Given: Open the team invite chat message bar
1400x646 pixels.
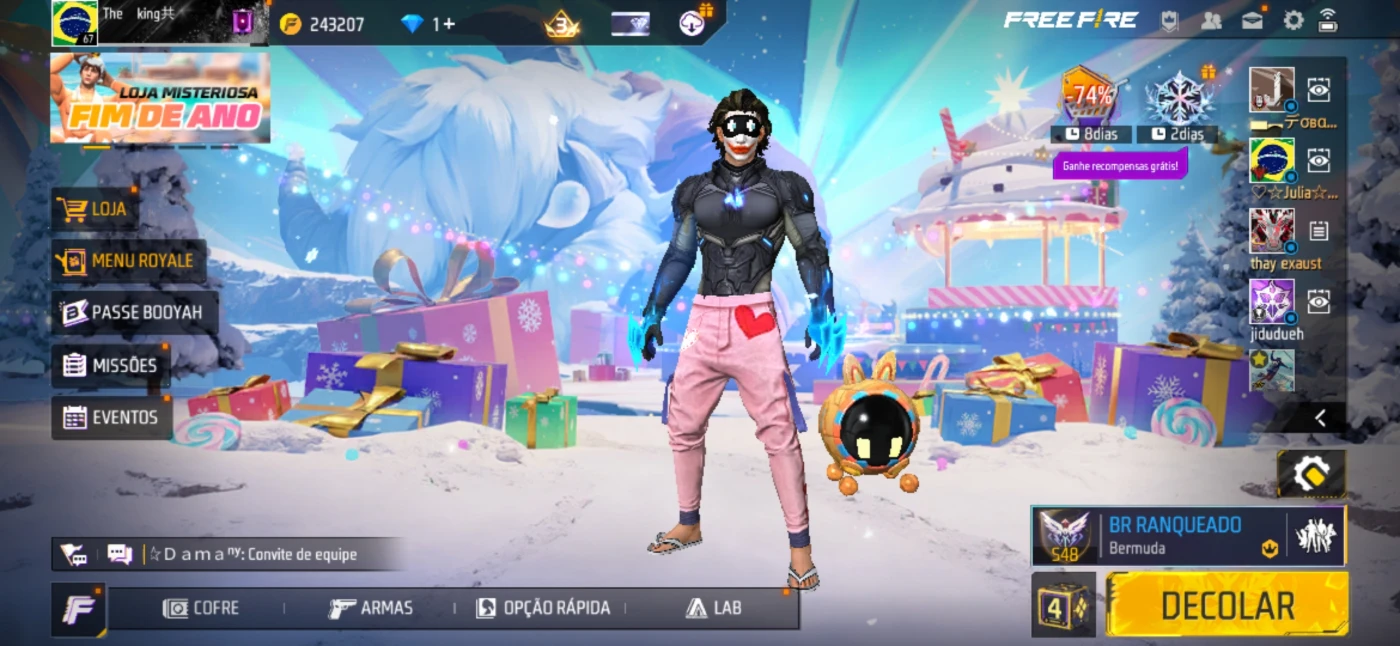Looking at the screenshot, I should (x=250, y=554).
